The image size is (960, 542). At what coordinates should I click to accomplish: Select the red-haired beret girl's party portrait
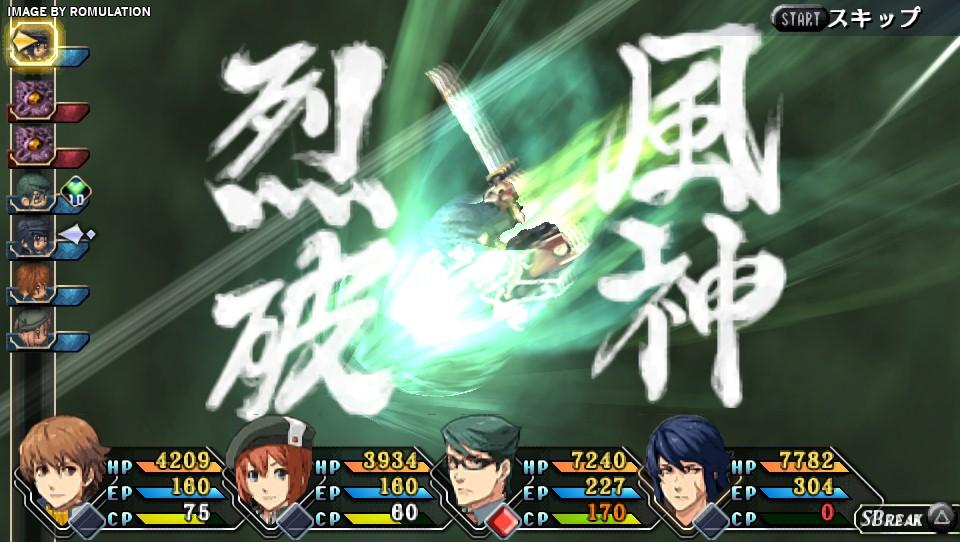[270, 468]
